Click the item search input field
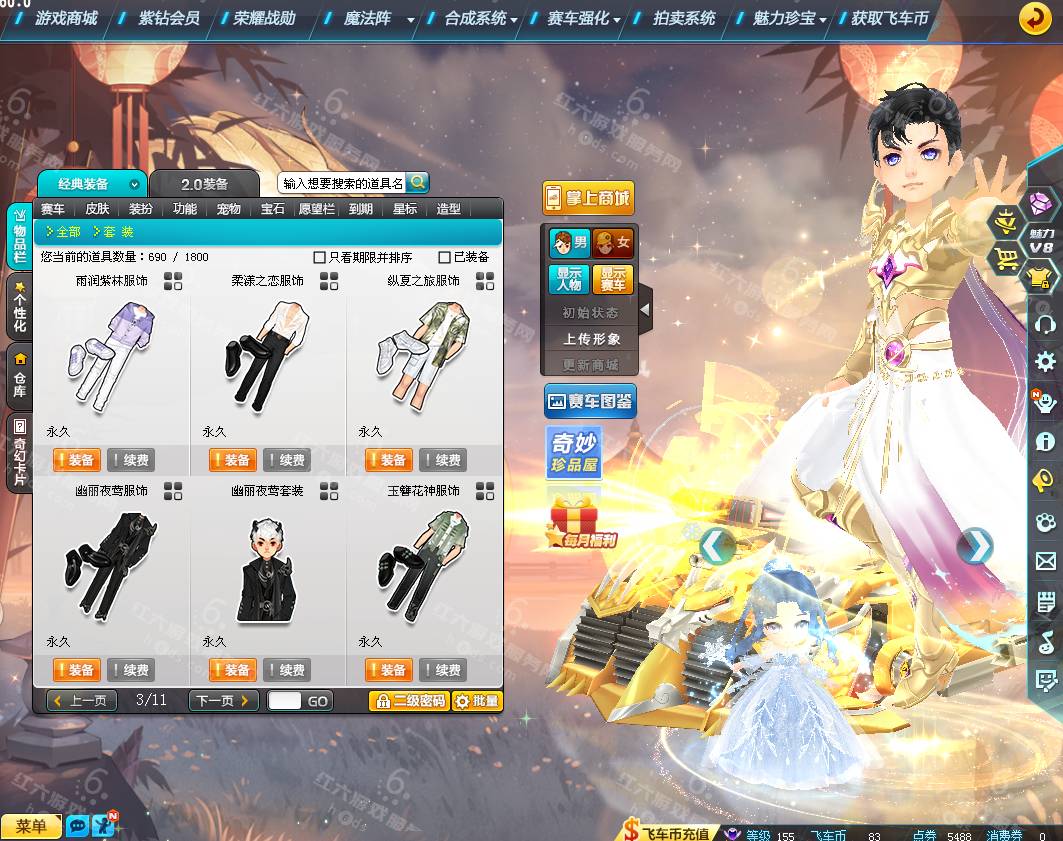The image size is (1063, 841). coord(342,183)
